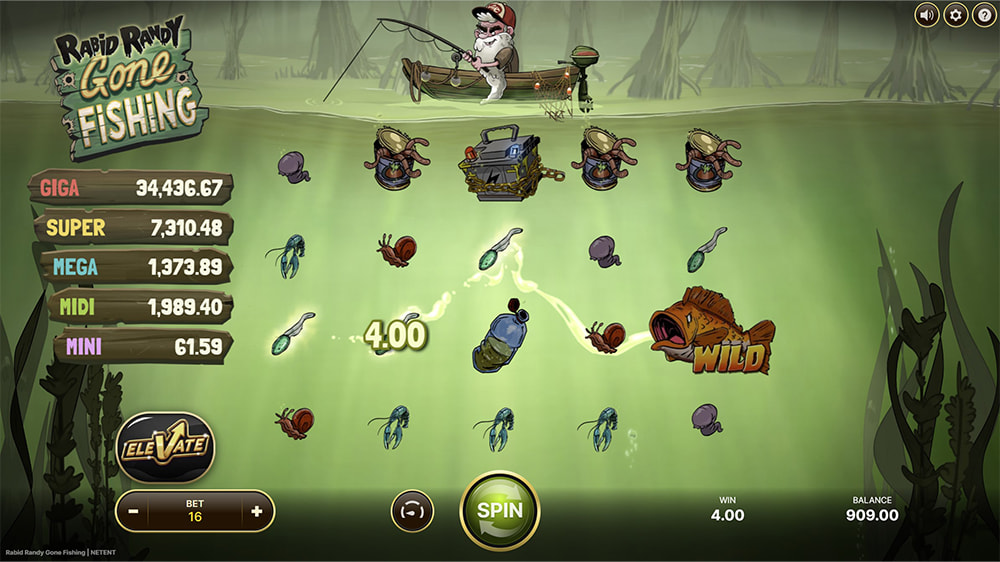Open the settings gear icon

[955, 15]
